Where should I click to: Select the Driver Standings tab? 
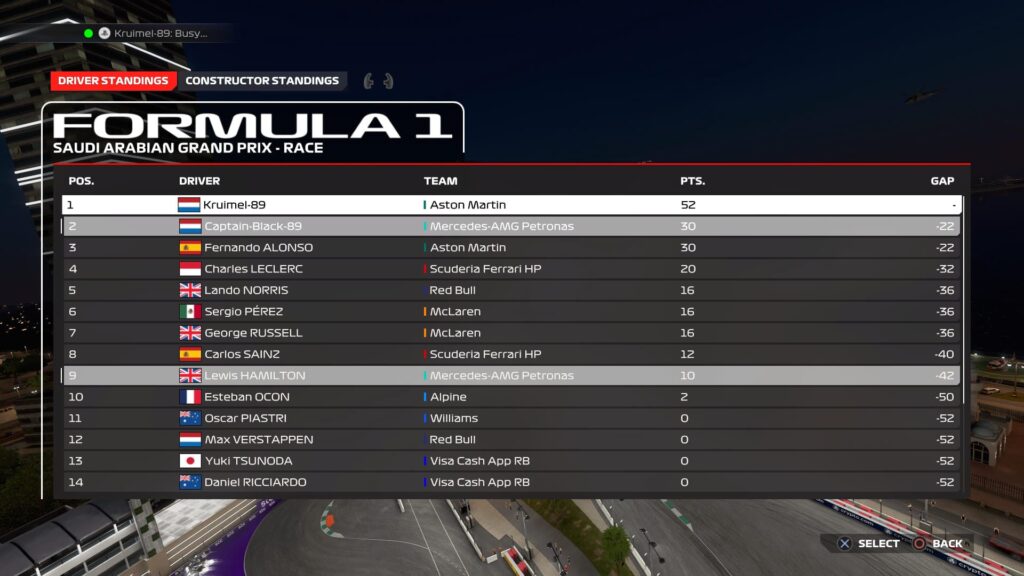[113, 81]
